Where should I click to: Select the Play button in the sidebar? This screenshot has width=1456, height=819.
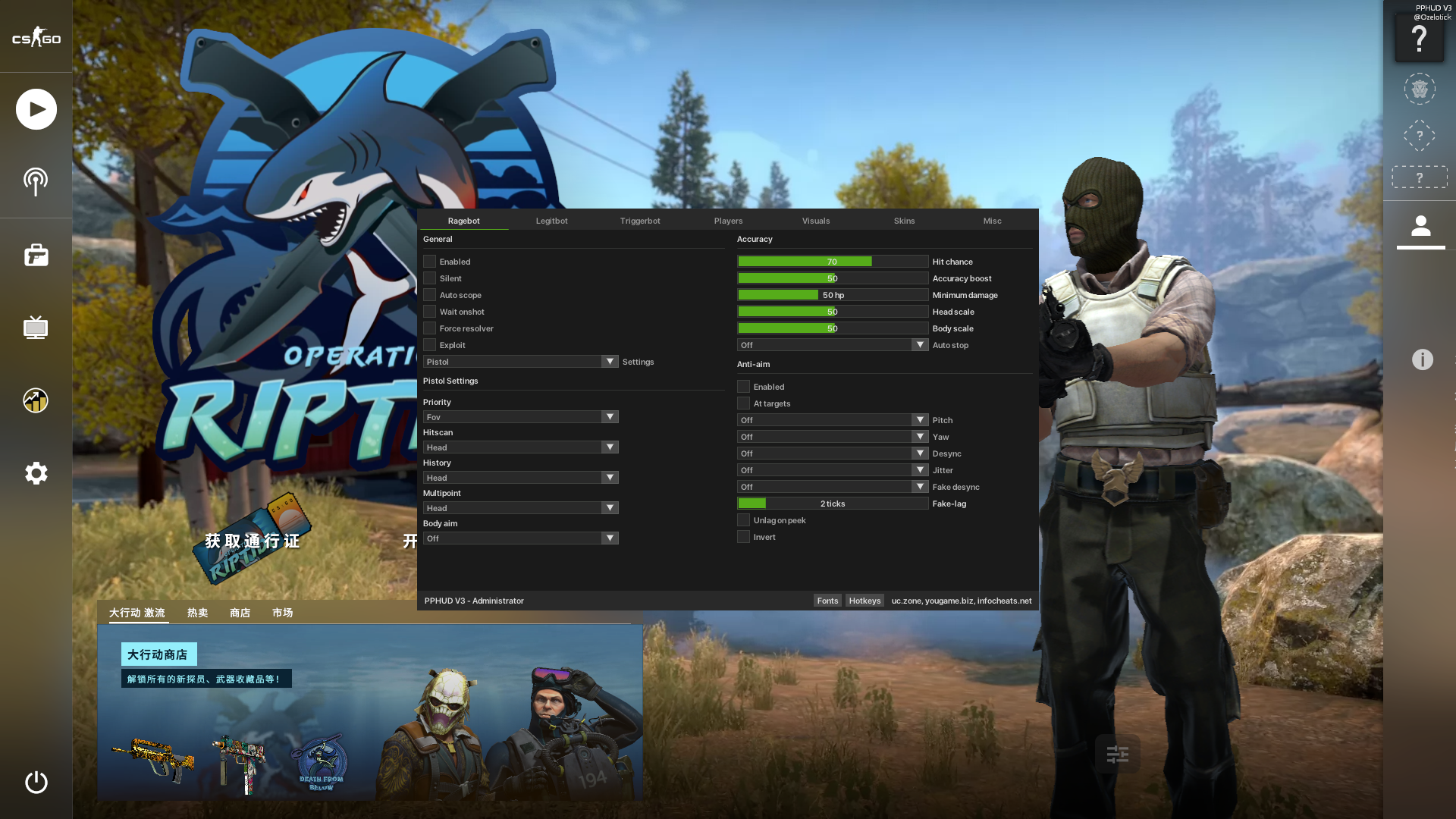(x=36, y=108)
